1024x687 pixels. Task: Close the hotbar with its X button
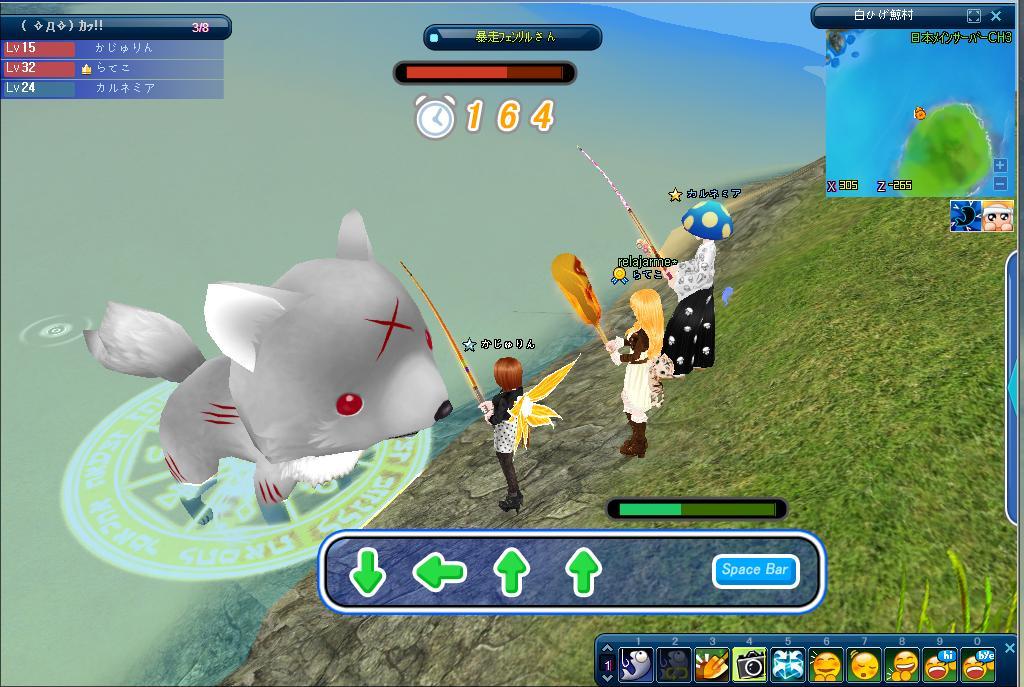(x=1009, y=647)
